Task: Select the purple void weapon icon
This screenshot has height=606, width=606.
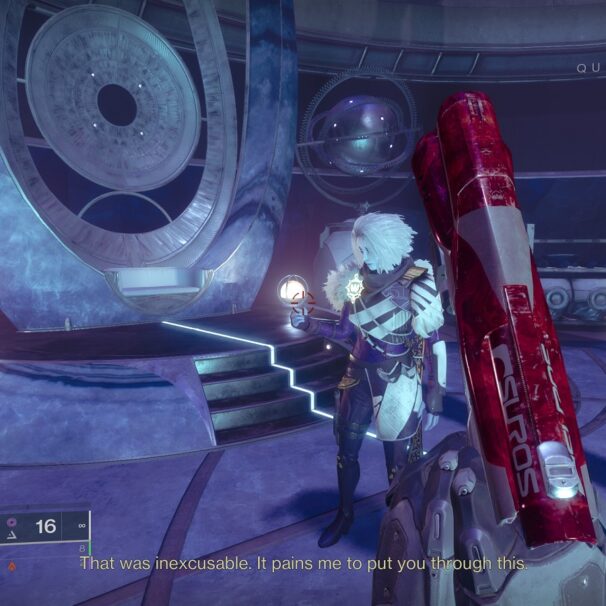Action: [x=12, y=521]
